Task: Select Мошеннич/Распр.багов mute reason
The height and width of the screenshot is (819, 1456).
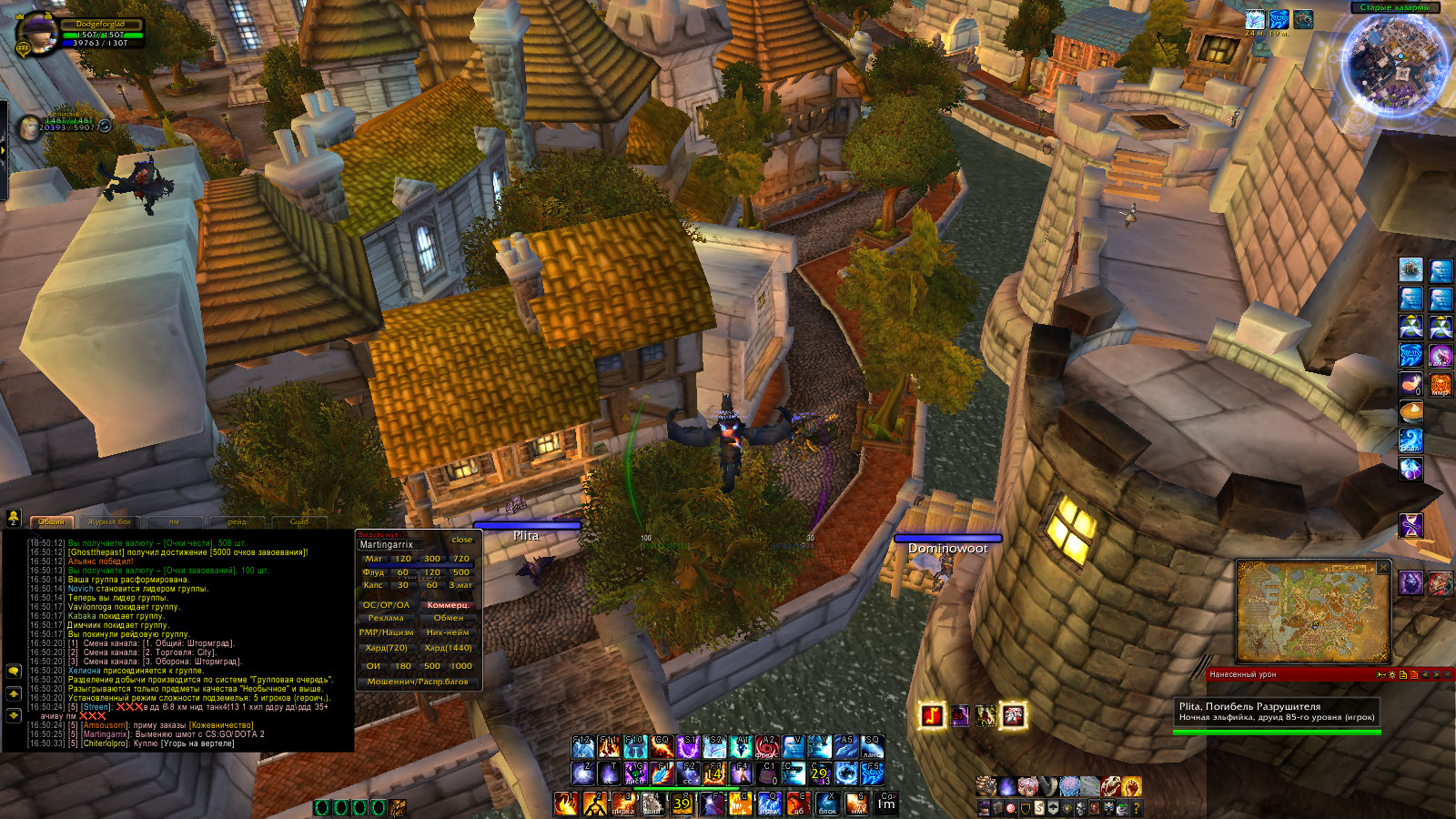Action: tap(418, 681)
